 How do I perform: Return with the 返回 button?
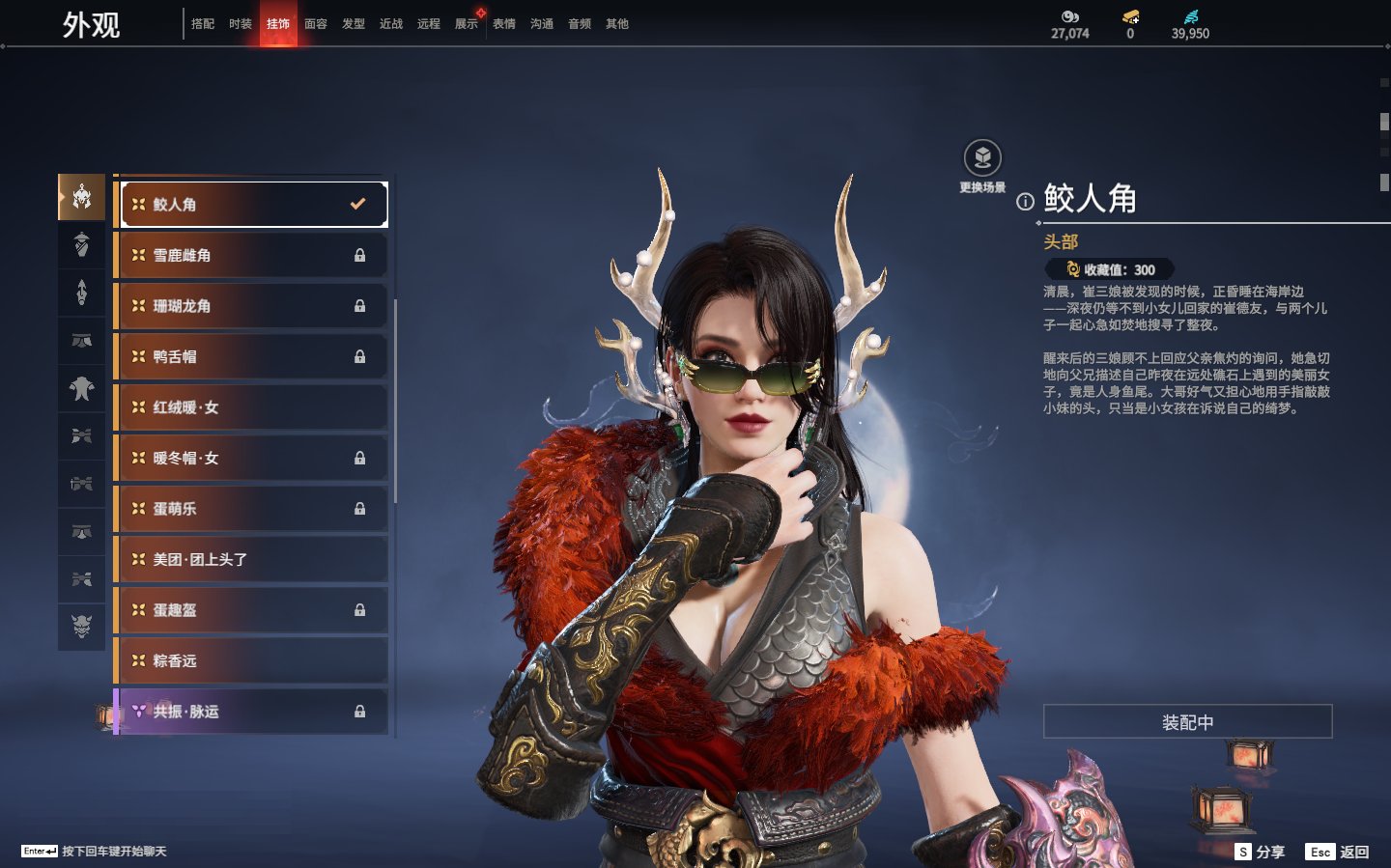[1338, 852]
